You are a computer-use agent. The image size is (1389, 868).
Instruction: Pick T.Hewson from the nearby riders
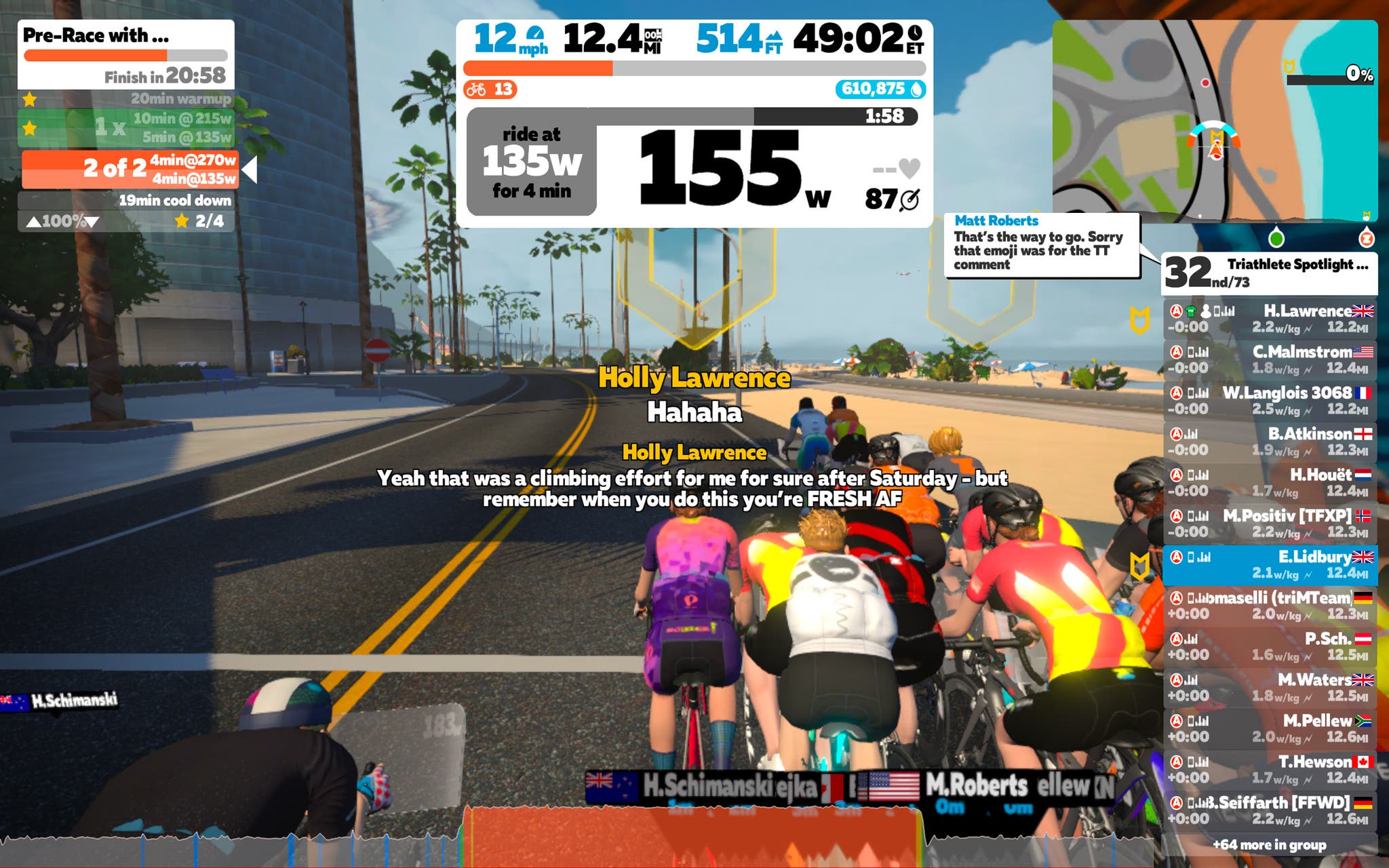click(x=1270, y=769)
